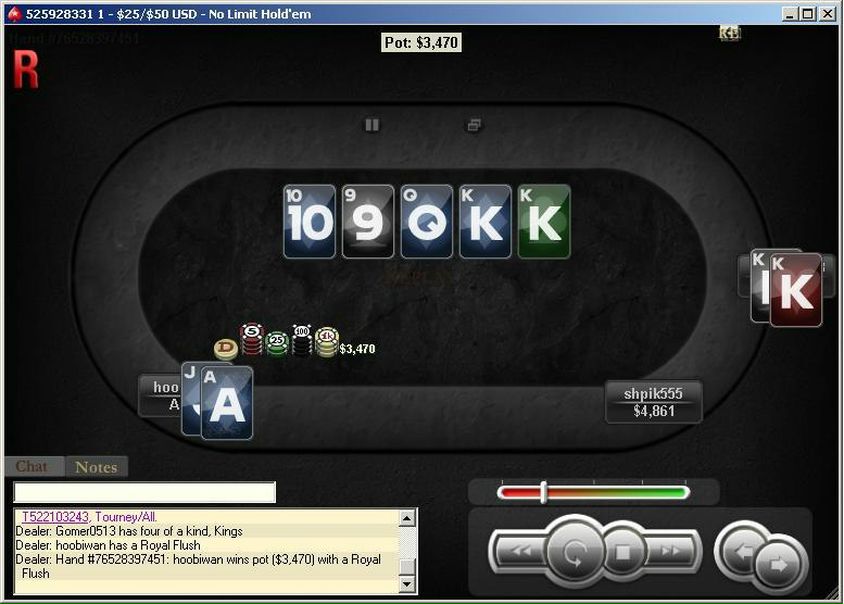Open the Notes tab

96,467
